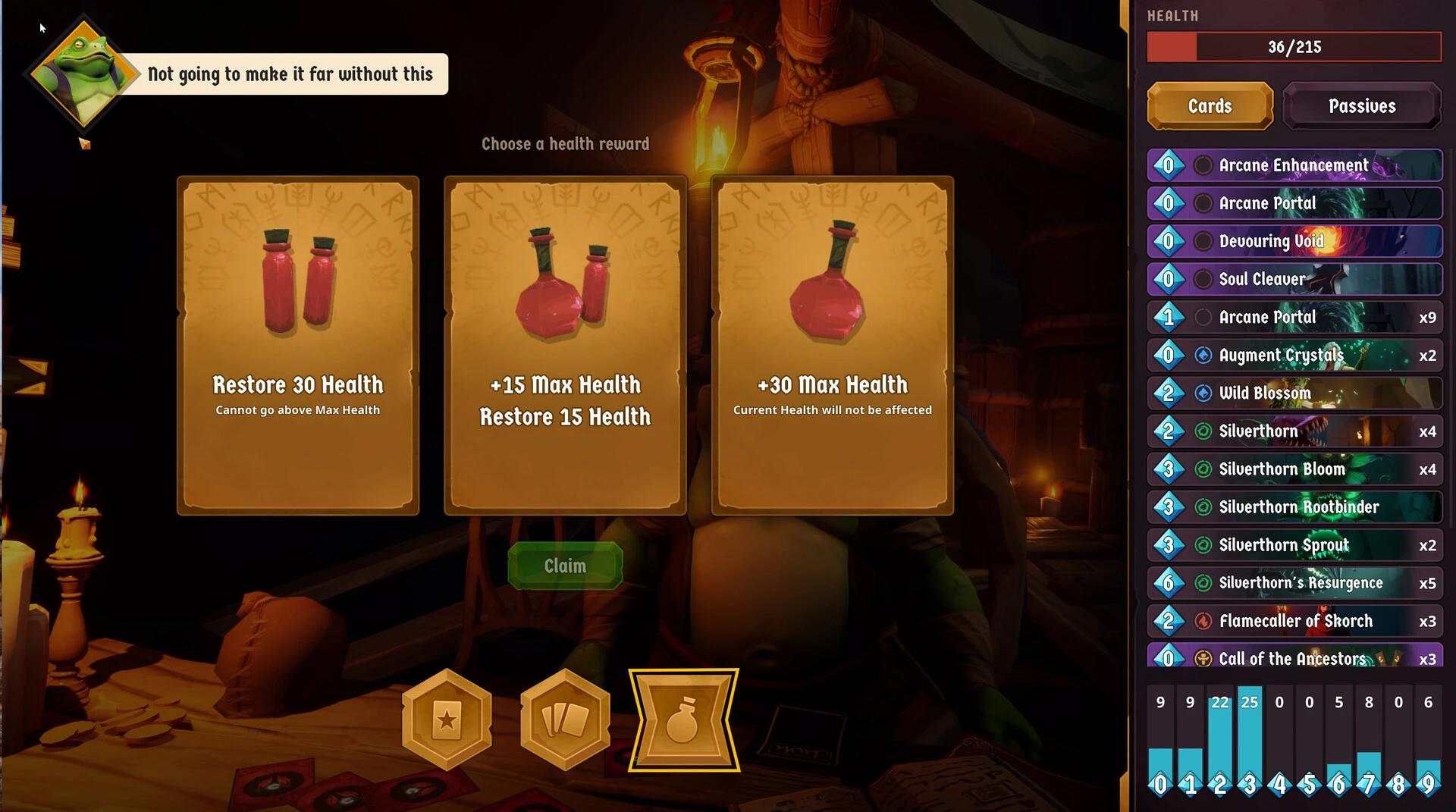Inspect Silverthorn's Resurgence card entry
1456x812 pixels.
(x=1294, y=583)
